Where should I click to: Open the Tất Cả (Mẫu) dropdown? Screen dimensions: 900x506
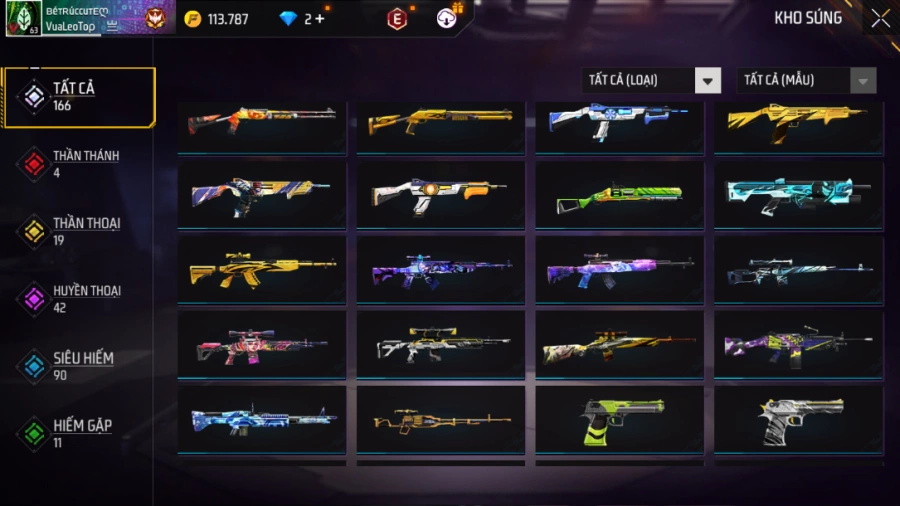806,80
